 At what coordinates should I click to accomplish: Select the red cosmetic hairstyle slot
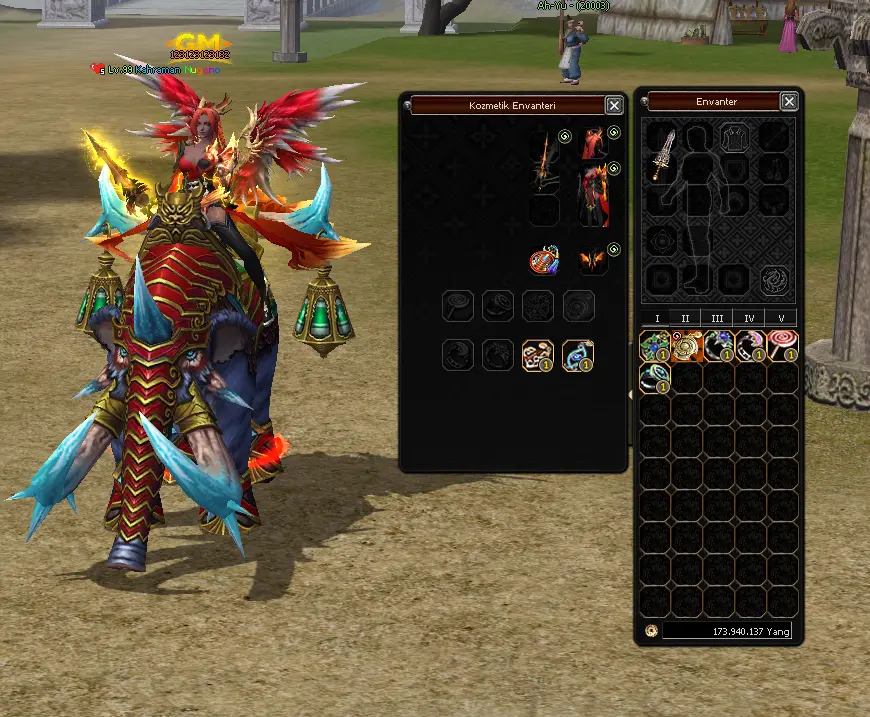click(x=594, y=142)
